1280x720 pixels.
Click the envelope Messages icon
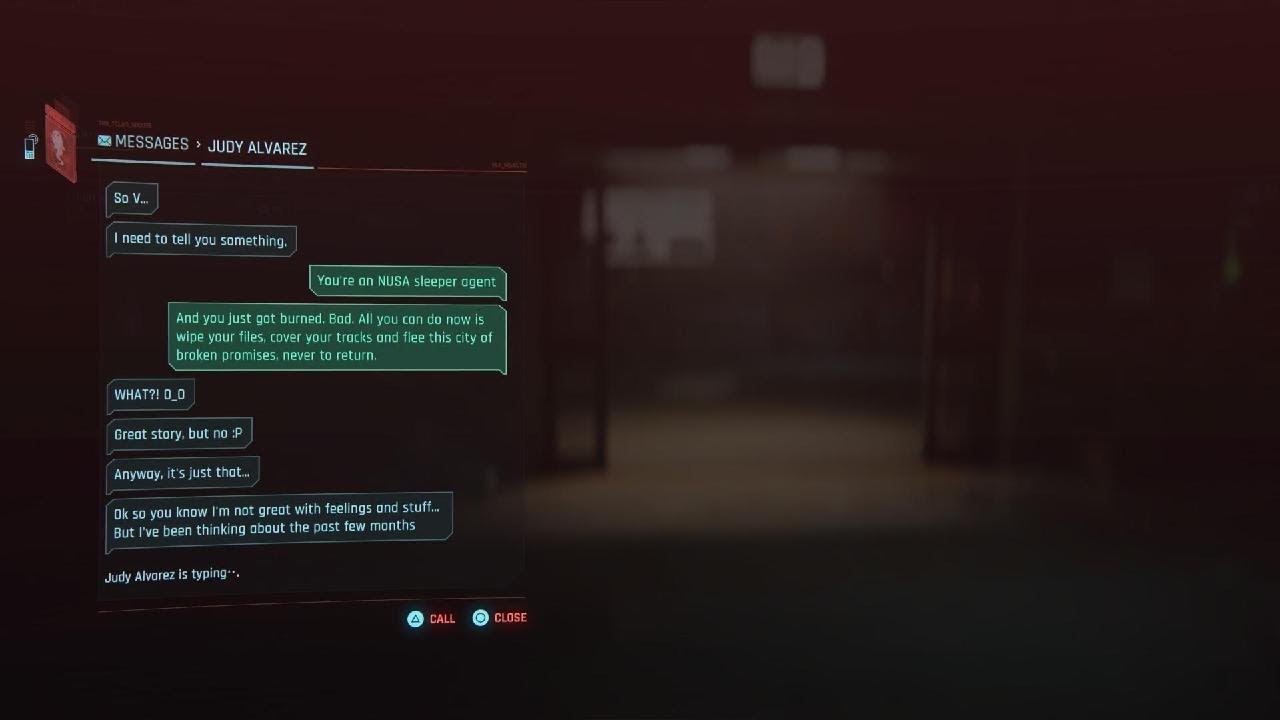[x=104, y=140]
